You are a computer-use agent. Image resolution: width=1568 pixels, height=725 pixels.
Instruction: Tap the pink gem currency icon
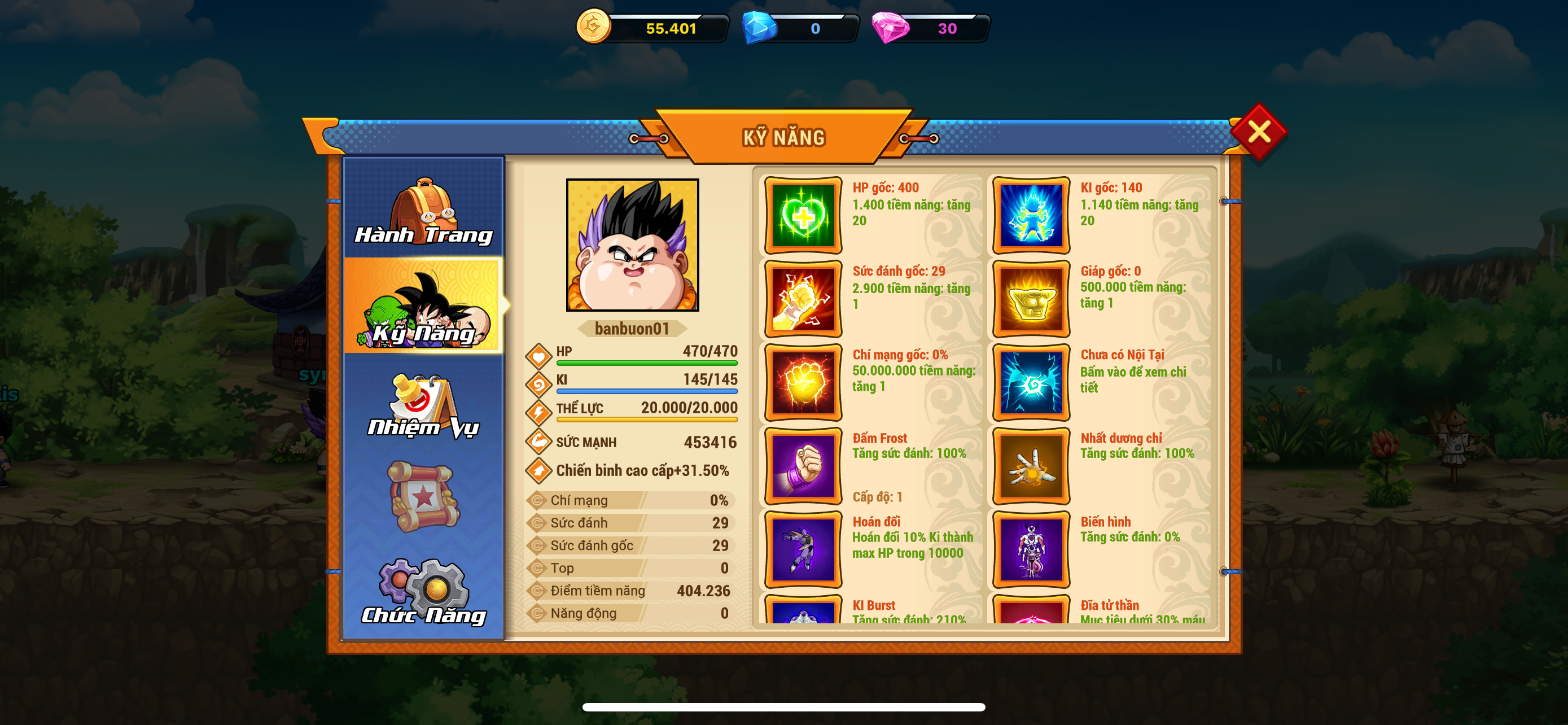click(x=890, y=28)
